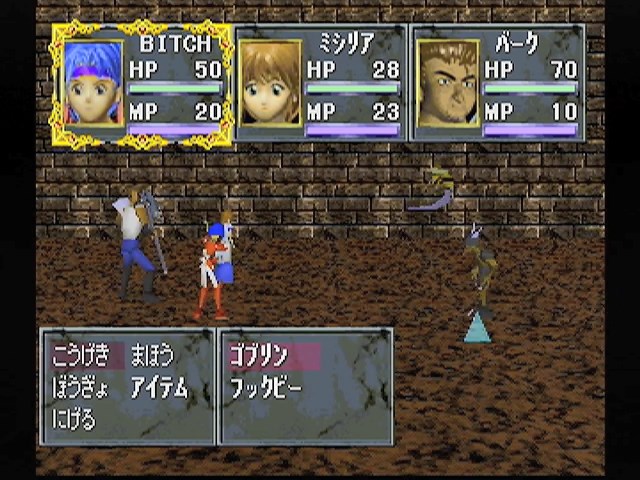Choose にげる (Flee) to escape battle
The height and width of the screenshot is (480, 640).
(73, 419)
